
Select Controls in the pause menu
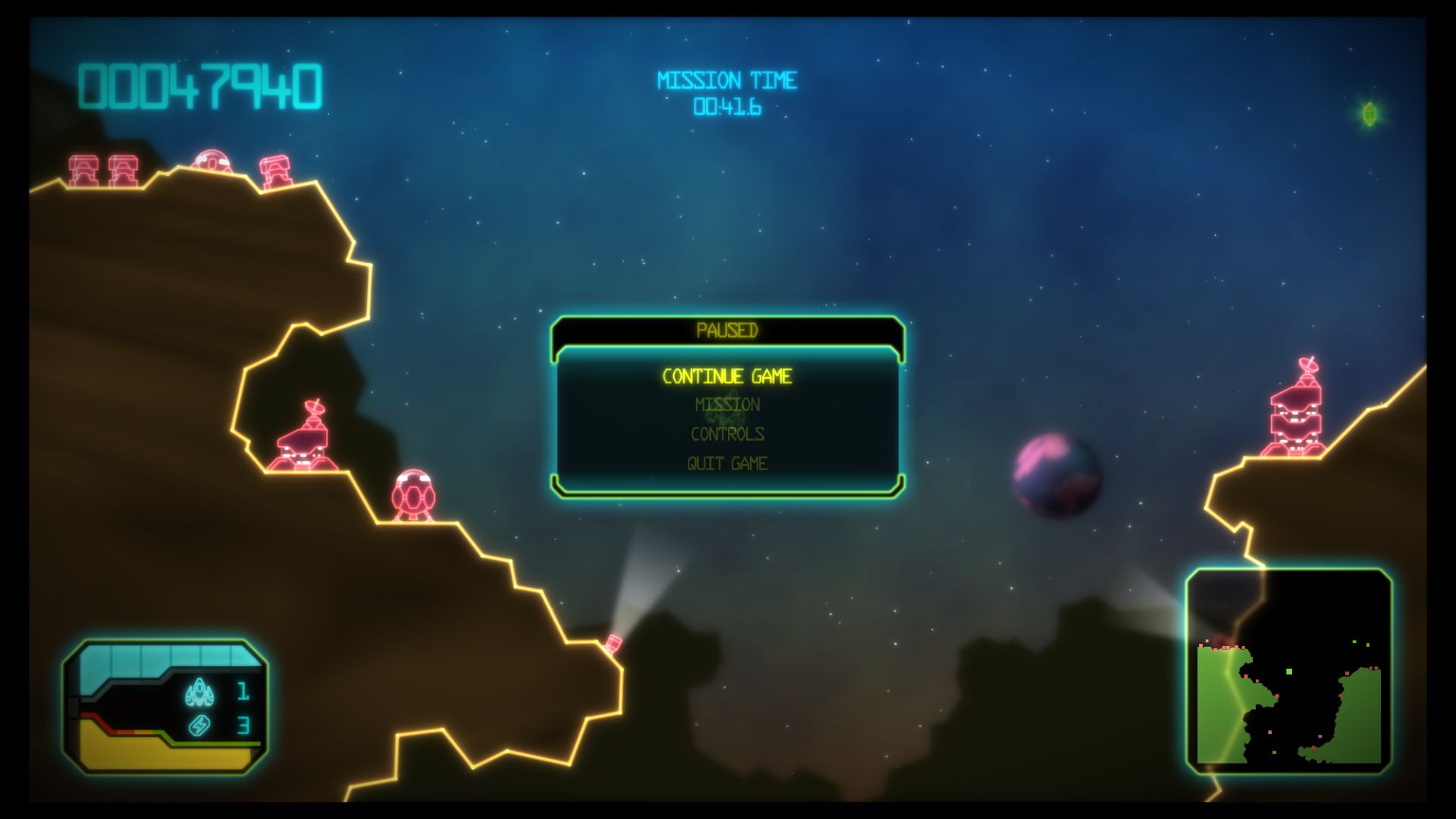[726, 434]
